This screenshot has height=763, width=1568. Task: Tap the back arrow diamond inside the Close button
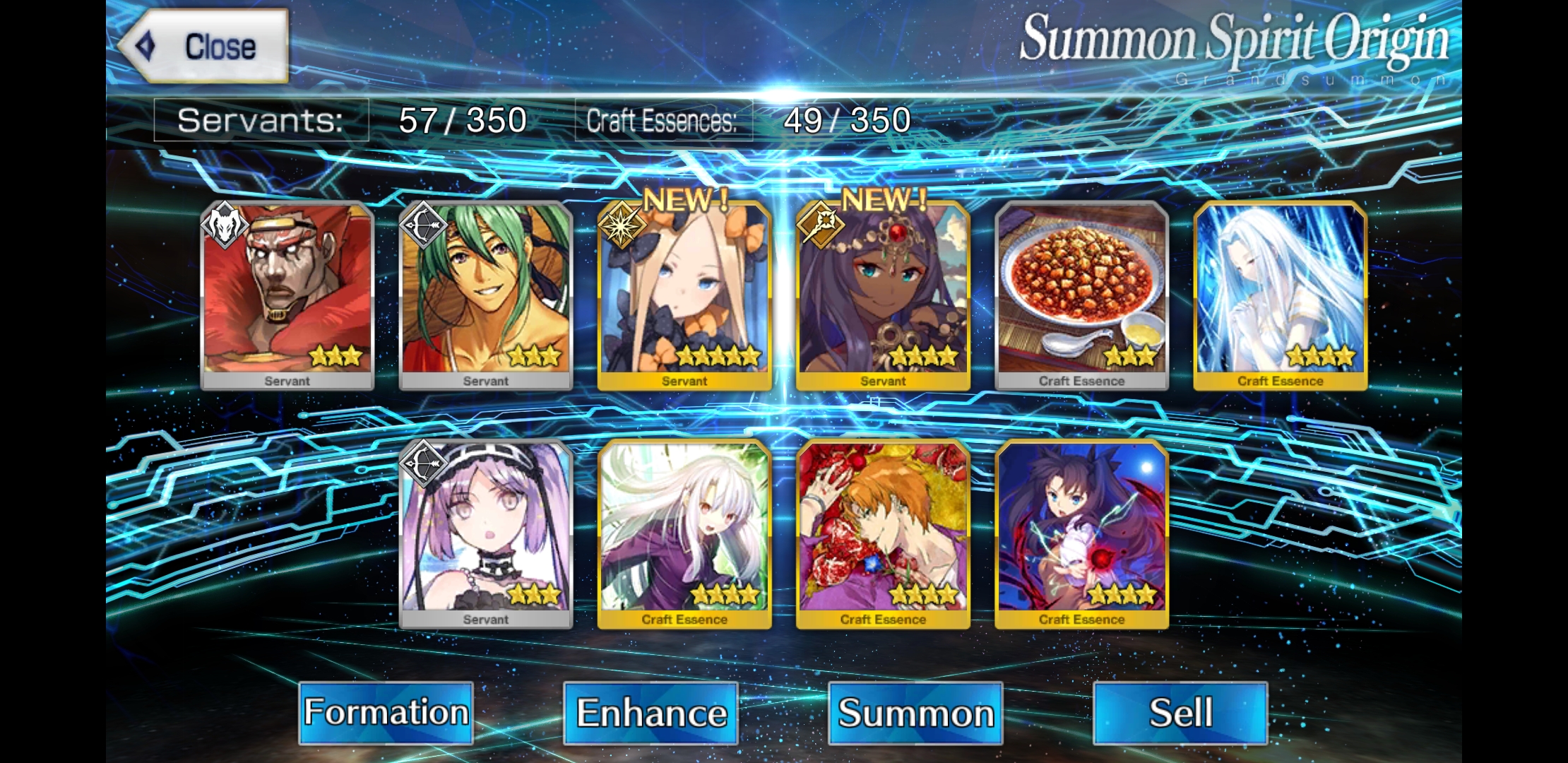pos(146,46)
